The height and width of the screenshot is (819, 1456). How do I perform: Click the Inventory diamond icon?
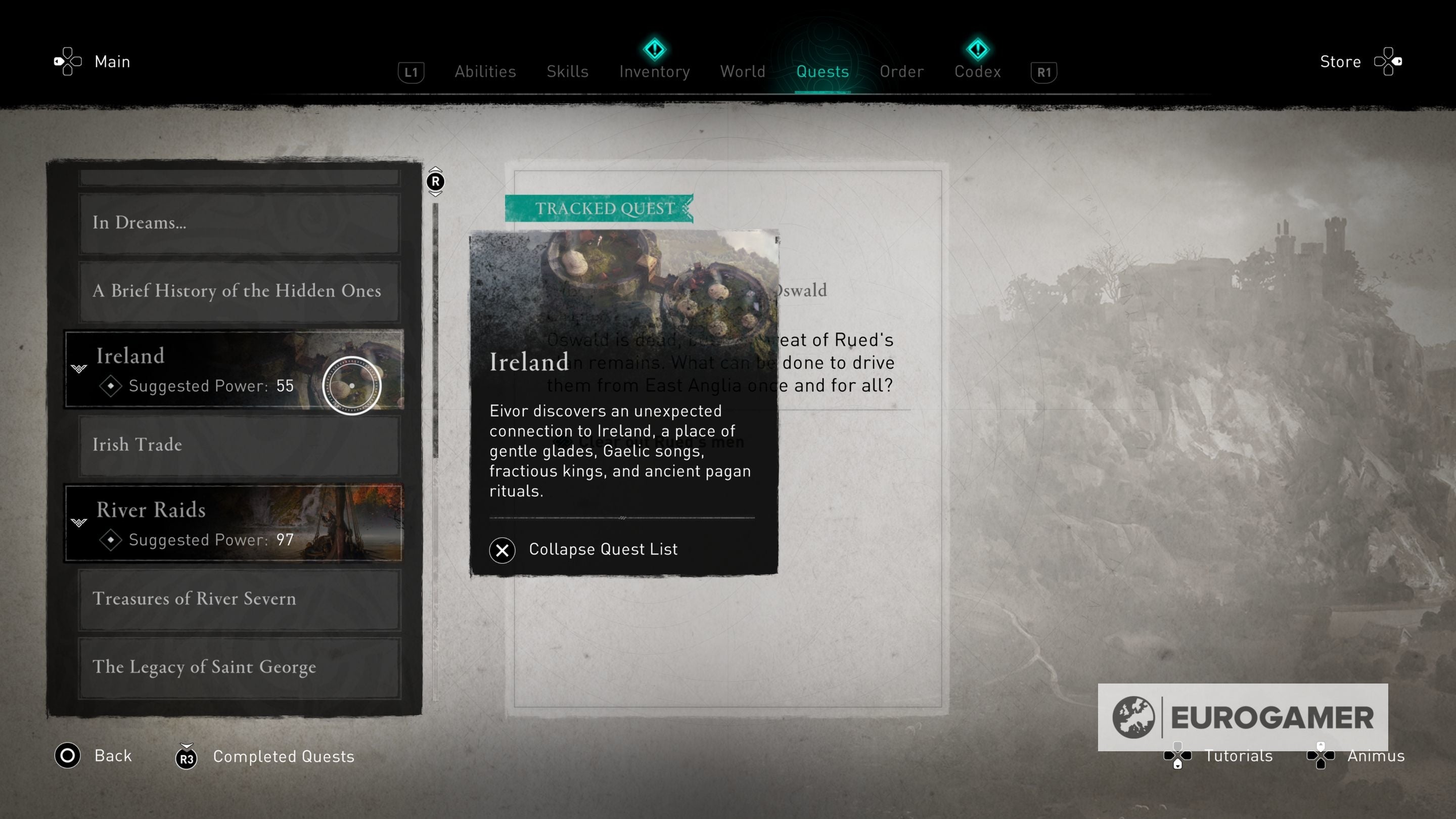click(x=654, y=50)
